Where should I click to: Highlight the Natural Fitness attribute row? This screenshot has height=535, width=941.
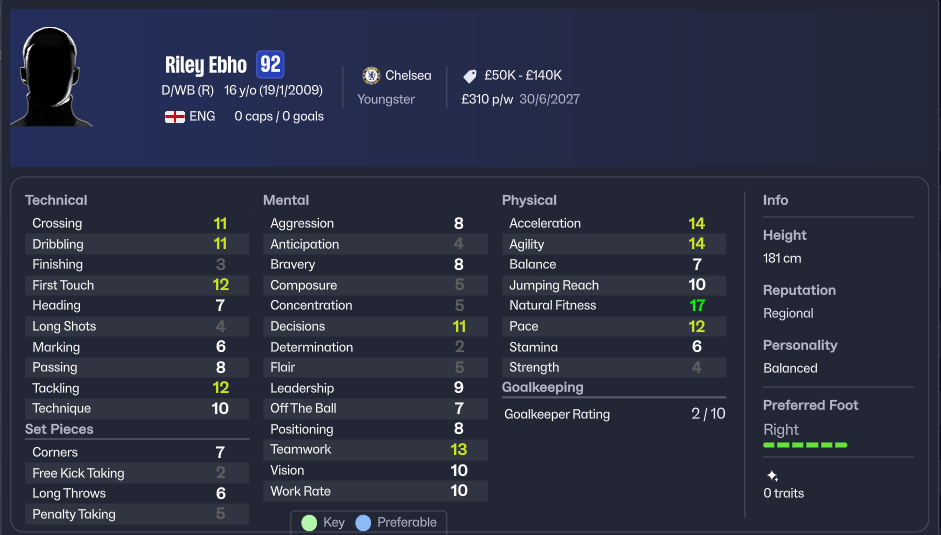tap(613, 306)
